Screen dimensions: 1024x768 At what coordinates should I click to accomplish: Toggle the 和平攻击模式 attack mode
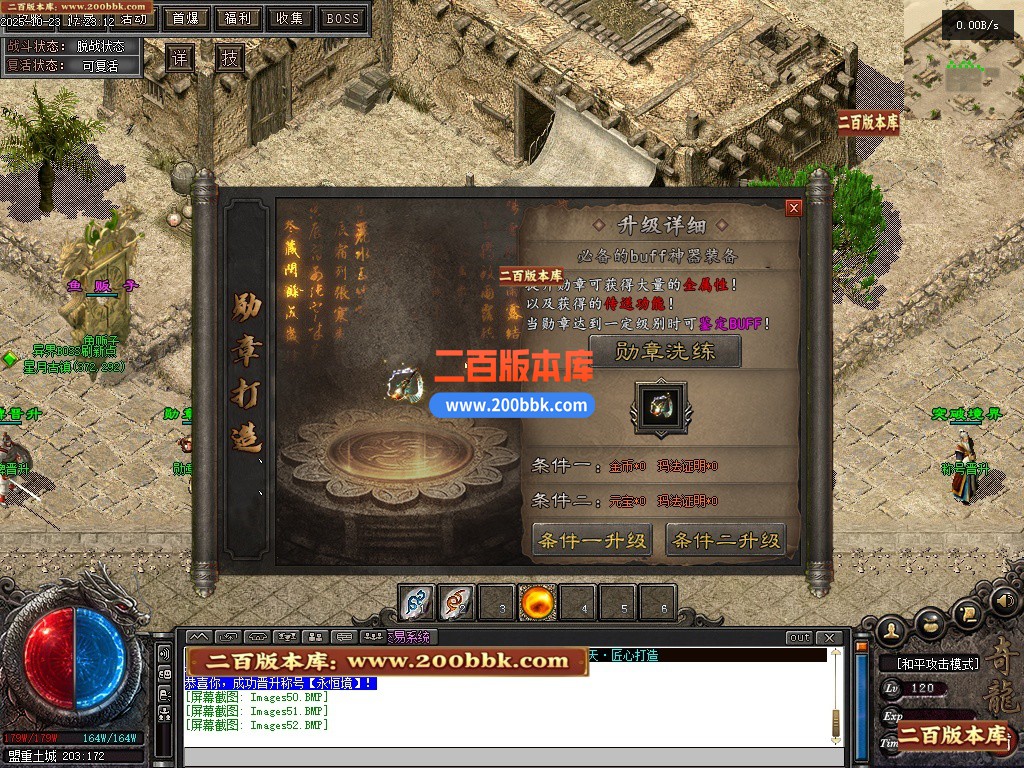coord(929,664)
